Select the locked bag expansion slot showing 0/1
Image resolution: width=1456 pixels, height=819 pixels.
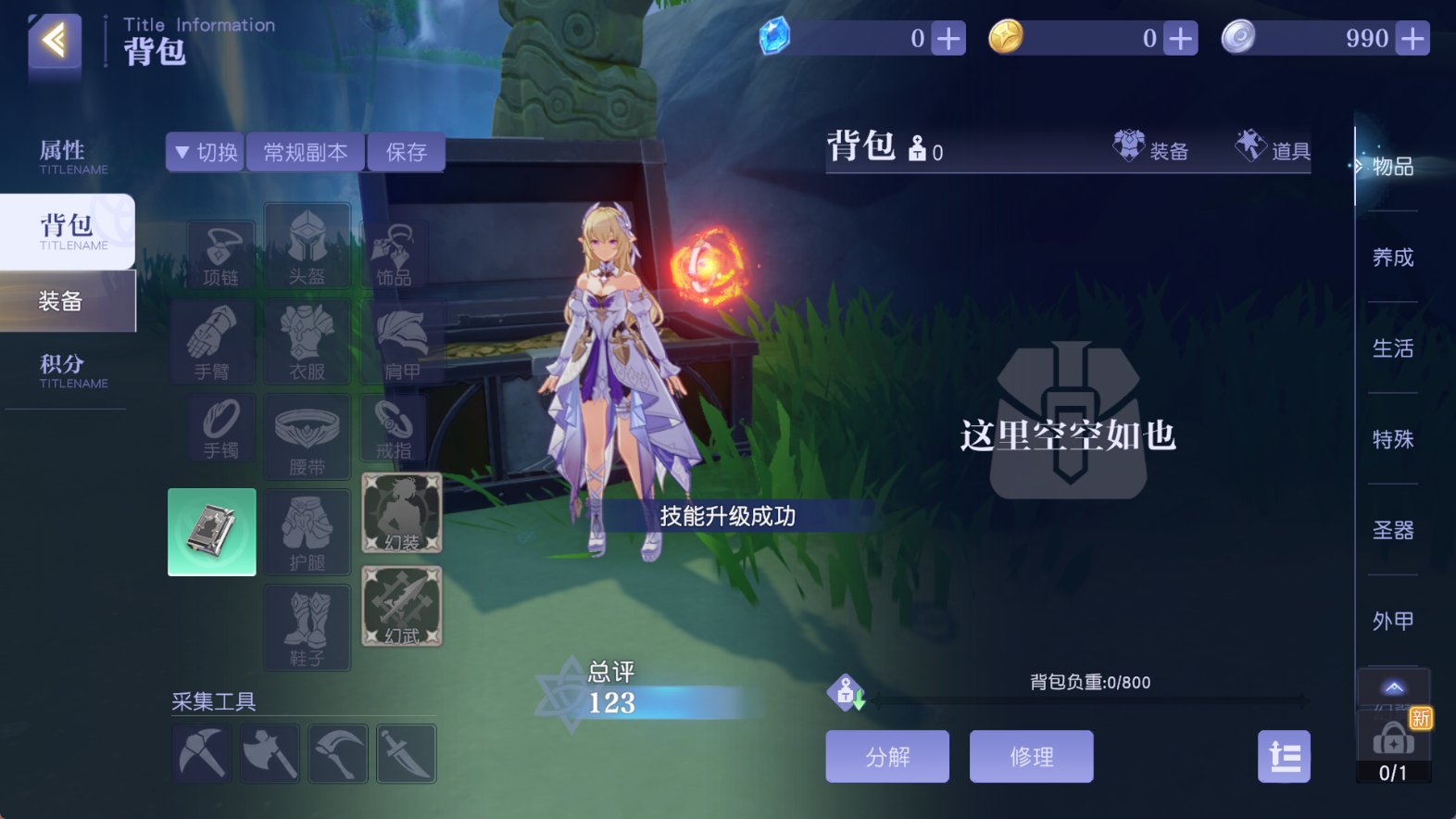click(x=1393, y=741)
